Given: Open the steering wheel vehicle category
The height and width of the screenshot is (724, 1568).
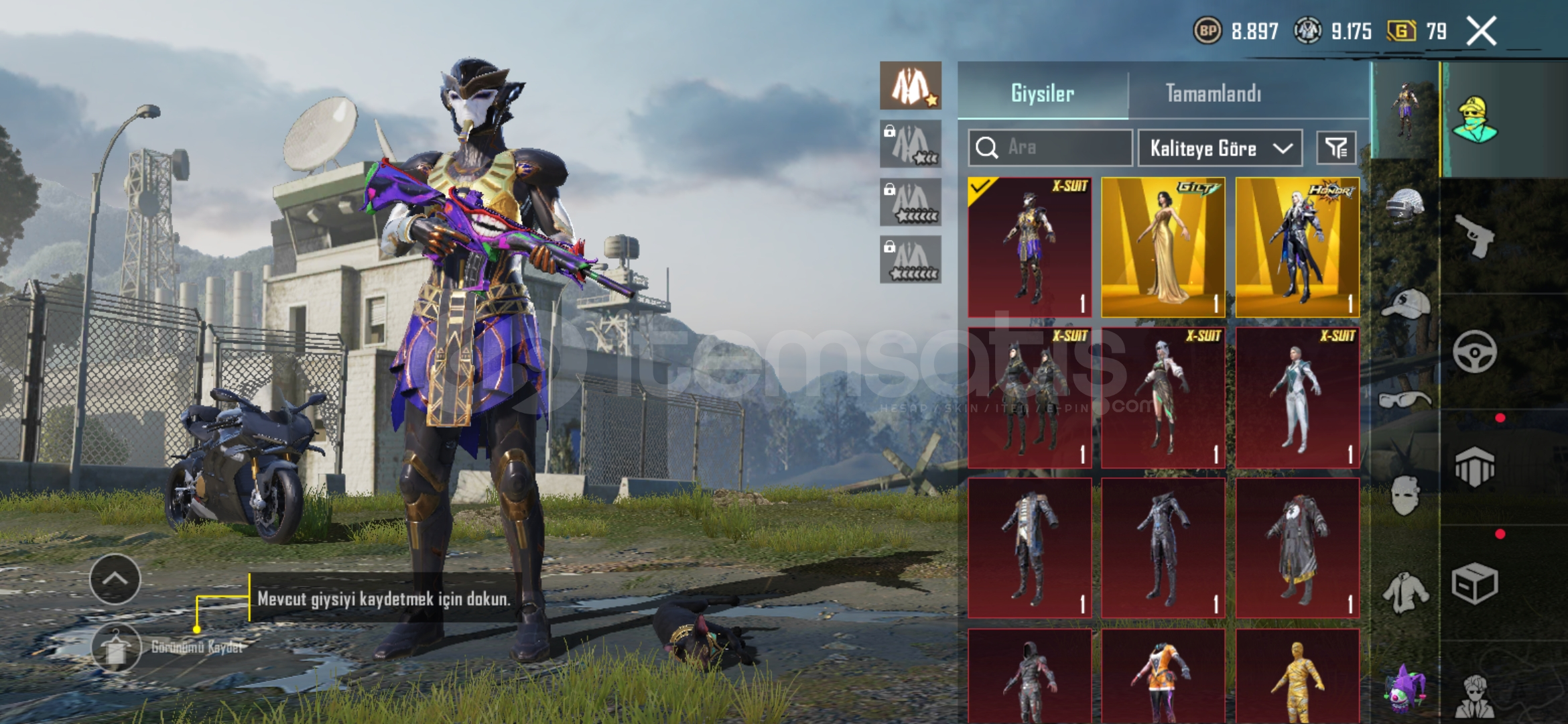Looking at the screenshot, I should click(x=1474, y=352).
